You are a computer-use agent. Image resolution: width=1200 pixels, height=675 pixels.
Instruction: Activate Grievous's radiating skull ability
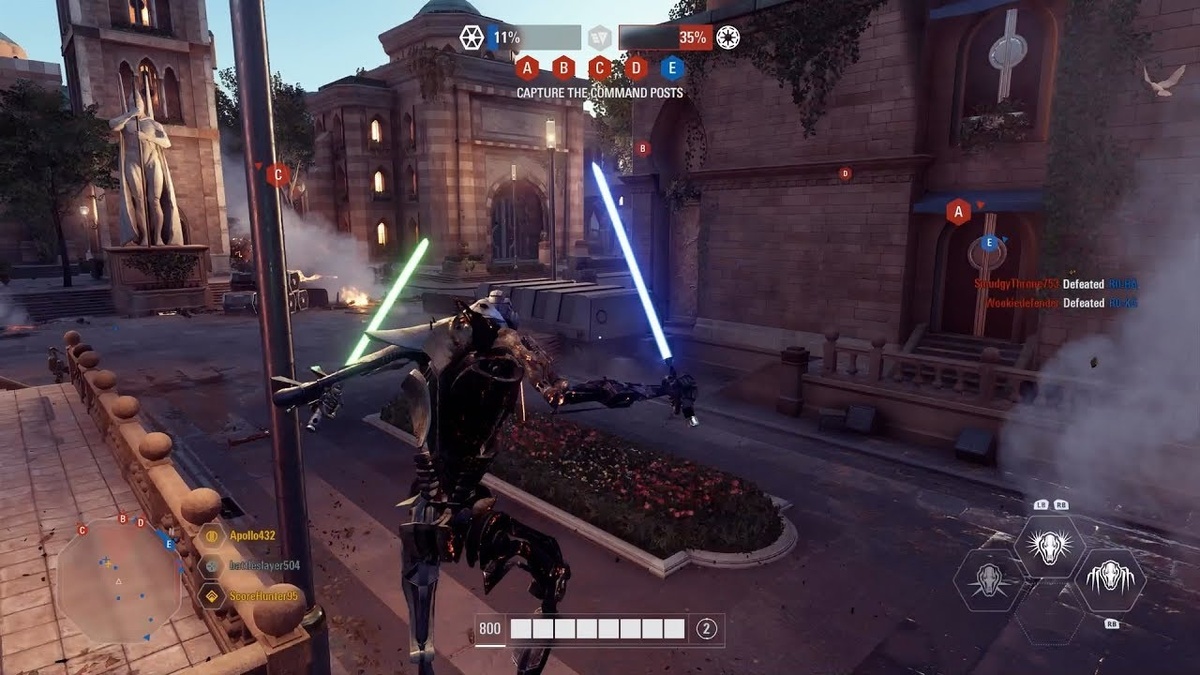(1050, 546)
